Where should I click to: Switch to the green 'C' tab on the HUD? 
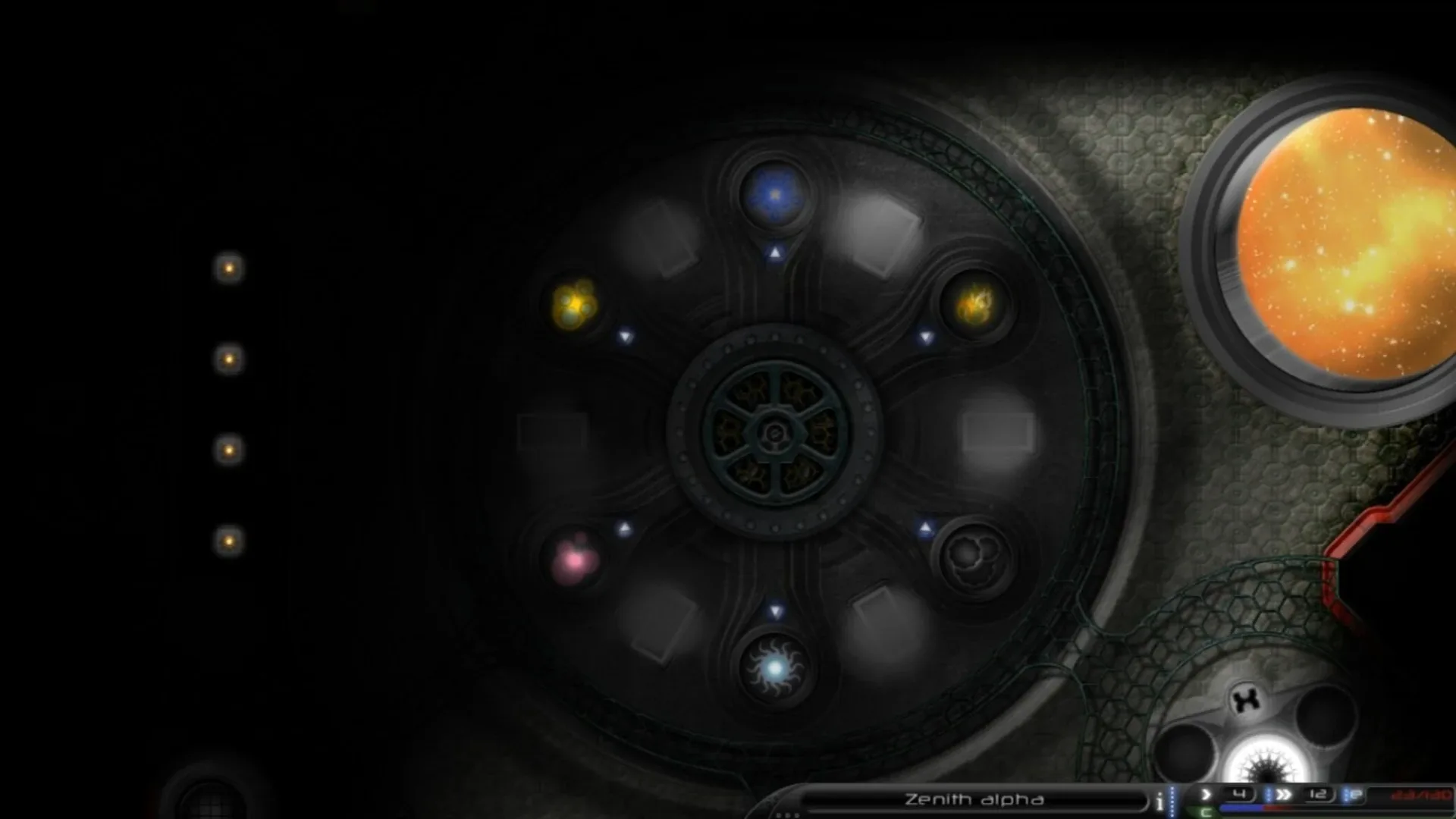(x=1207, y=811)
